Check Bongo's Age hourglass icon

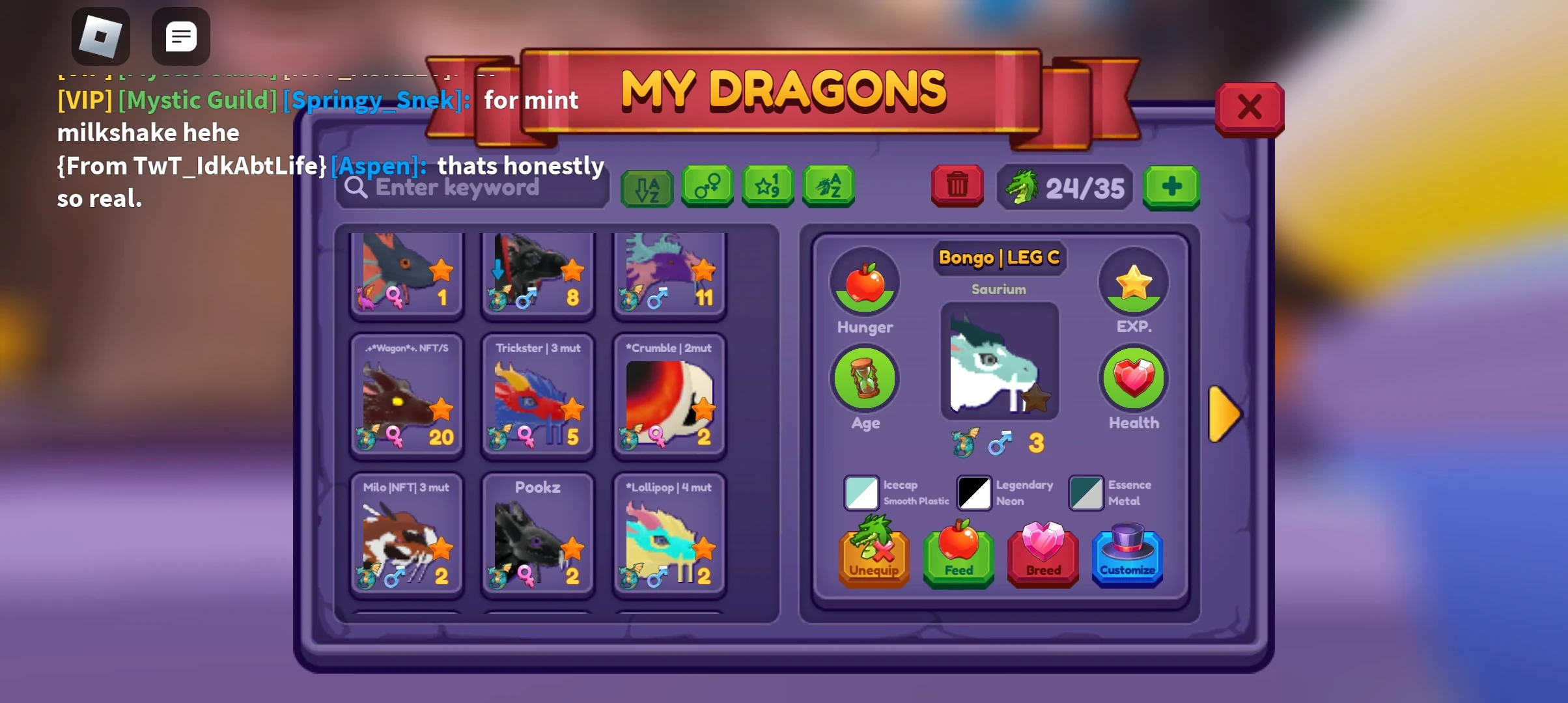pos(864,378)
